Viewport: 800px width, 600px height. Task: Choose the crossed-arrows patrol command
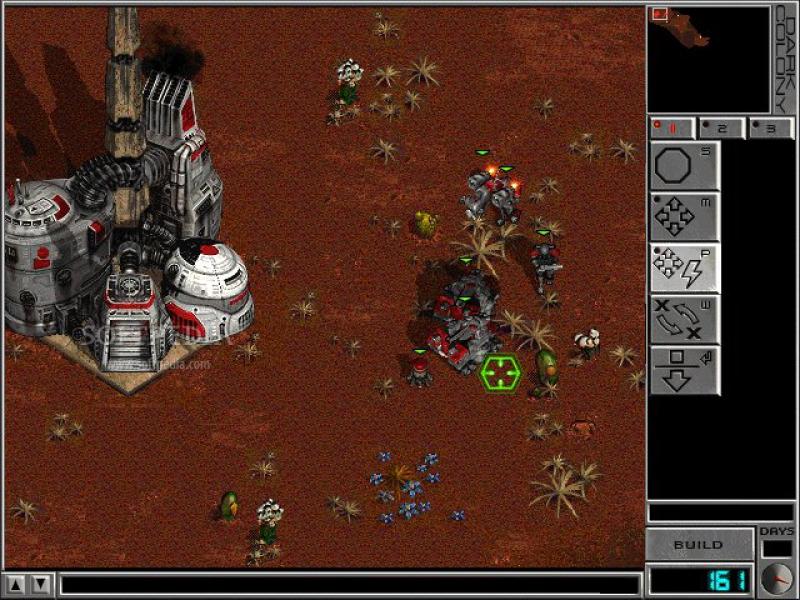[x=684, y=320]
